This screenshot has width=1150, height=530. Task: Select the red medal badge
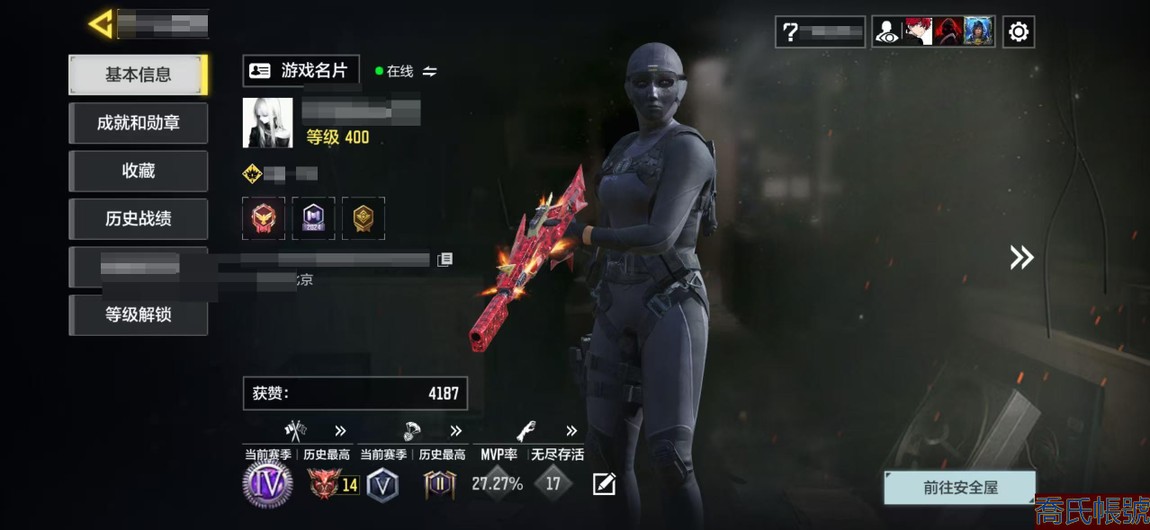coord(263,218)
